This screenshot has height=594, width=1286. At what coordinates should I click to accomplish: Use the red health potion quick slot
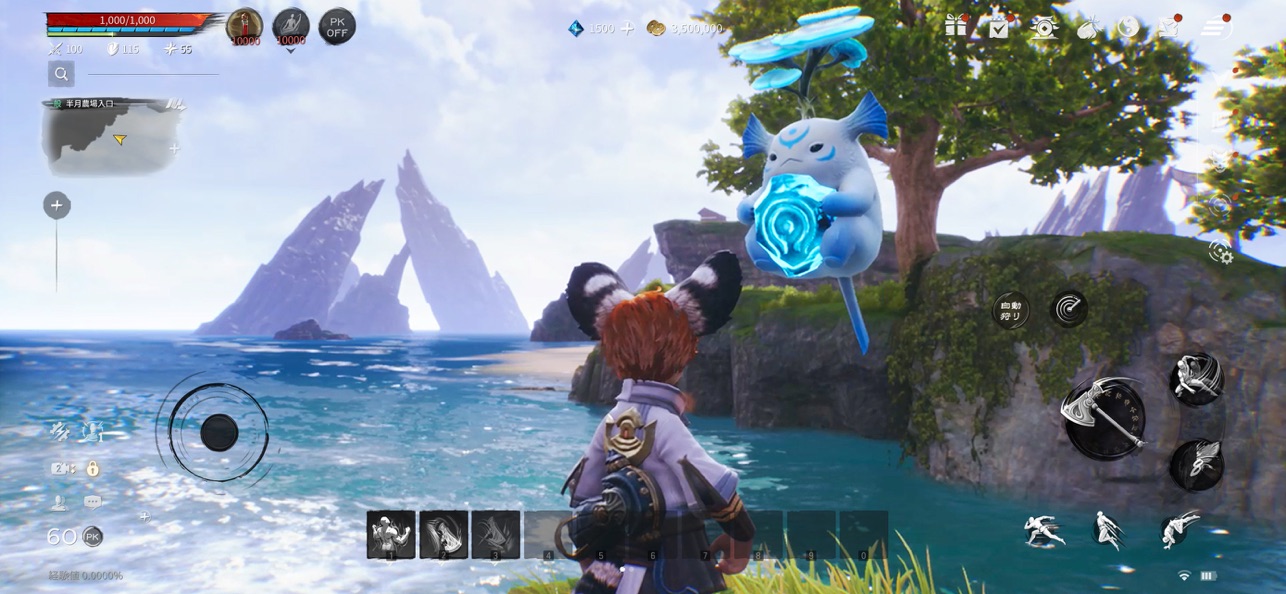(x=245, y=27)
